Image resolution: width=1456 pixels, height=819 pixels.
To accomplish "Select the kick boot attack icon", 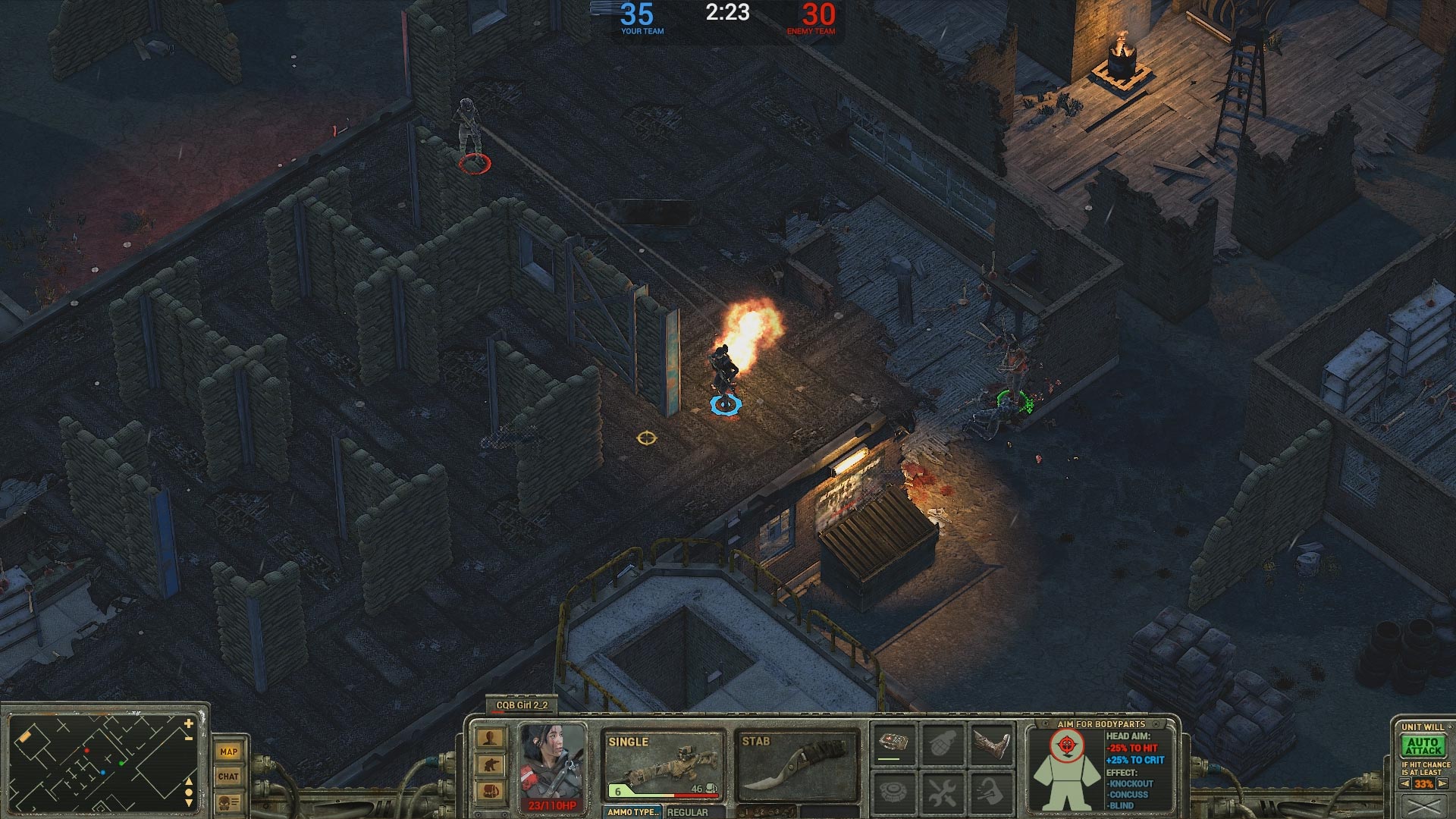I will tap(992, 744).
